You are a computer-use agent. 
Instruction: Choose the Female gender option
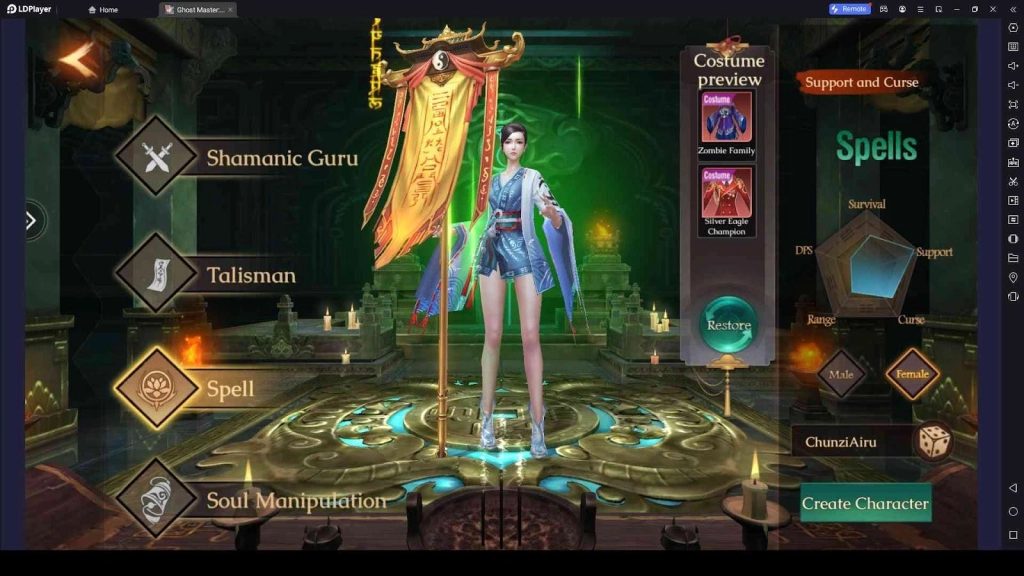point(912,374)
